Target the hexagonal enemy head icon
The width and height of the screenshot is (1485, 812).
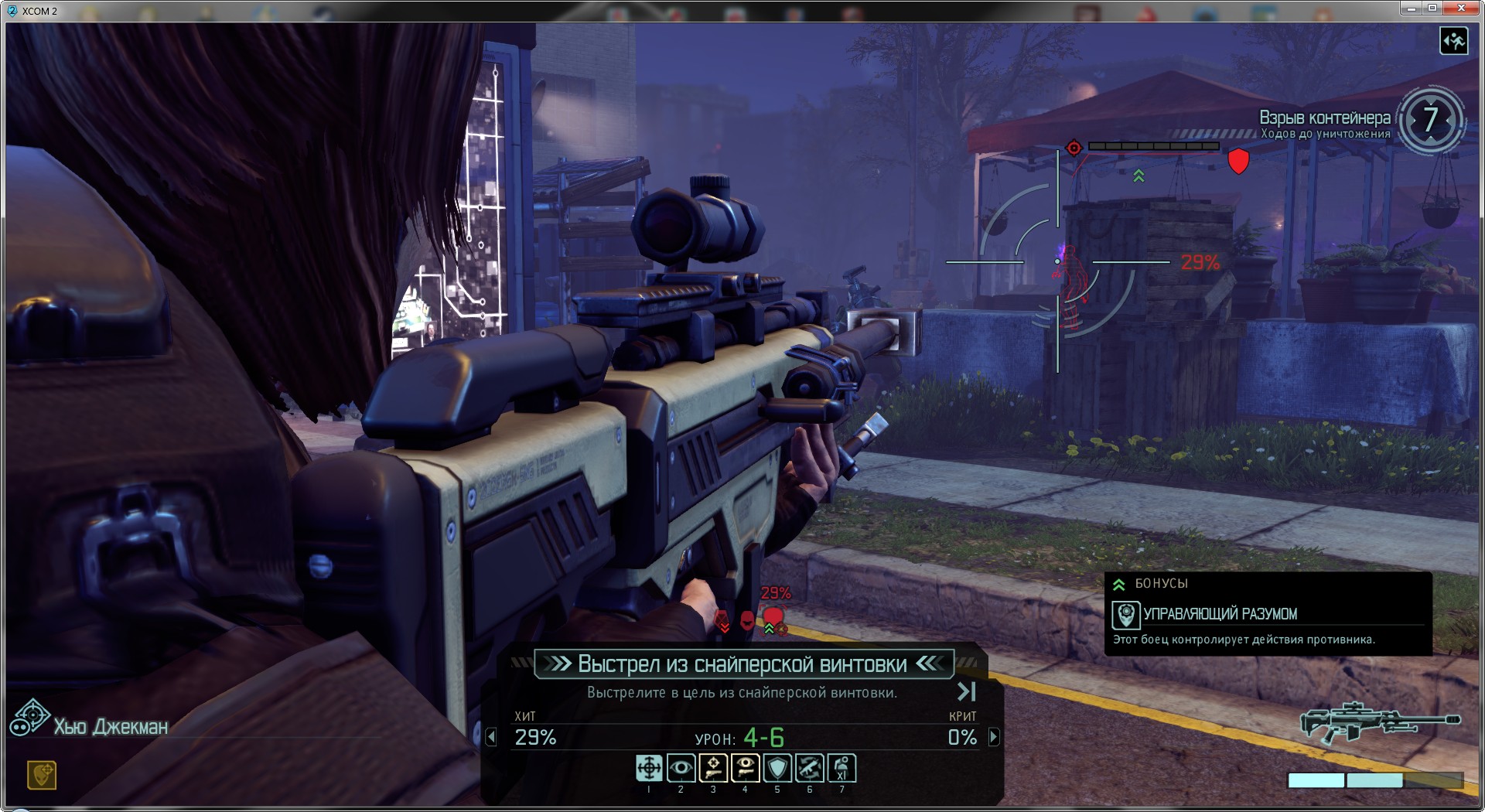point(722,619)
